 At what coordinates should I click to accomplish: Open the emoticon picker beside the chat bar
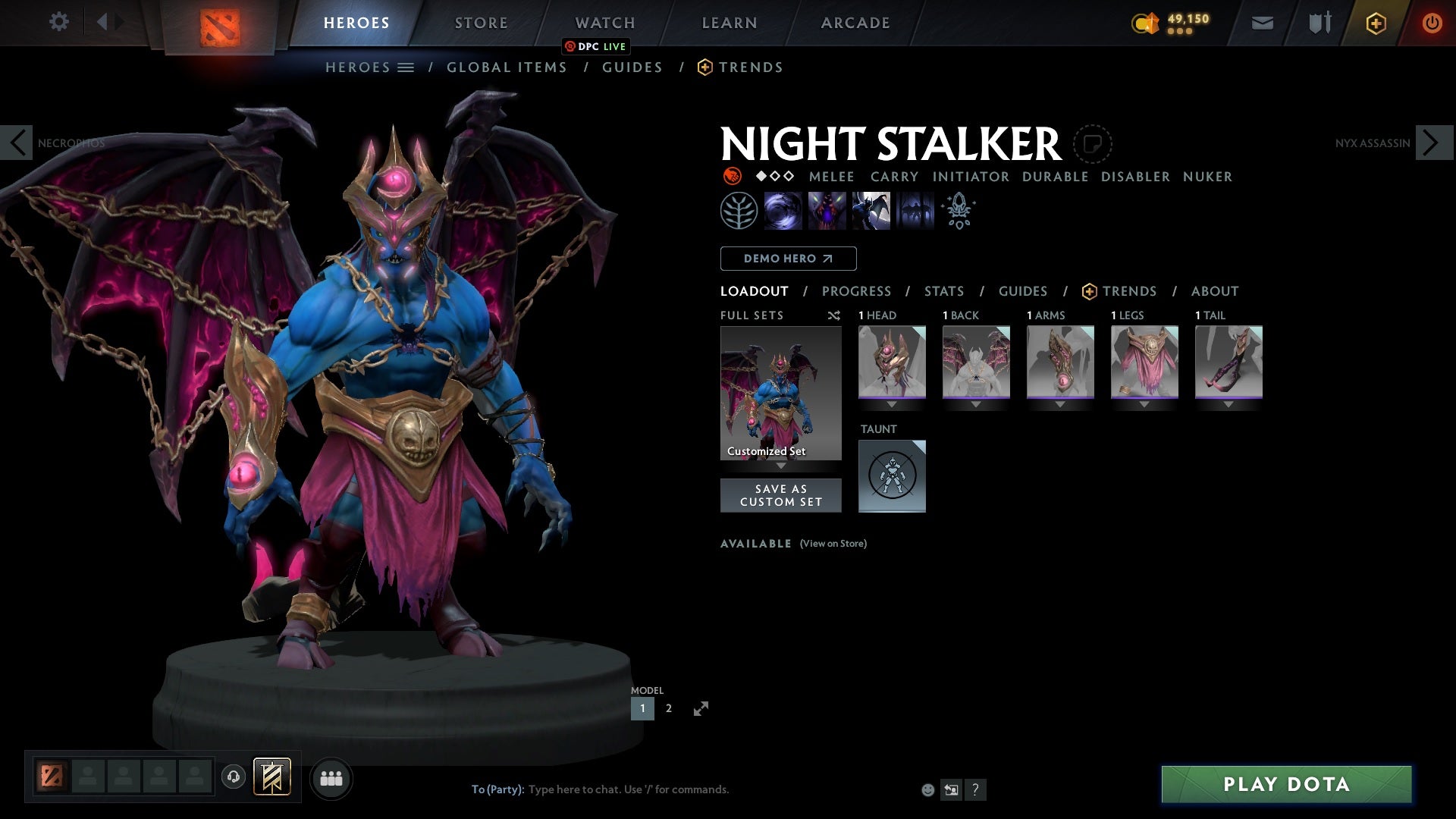point(927,789)
